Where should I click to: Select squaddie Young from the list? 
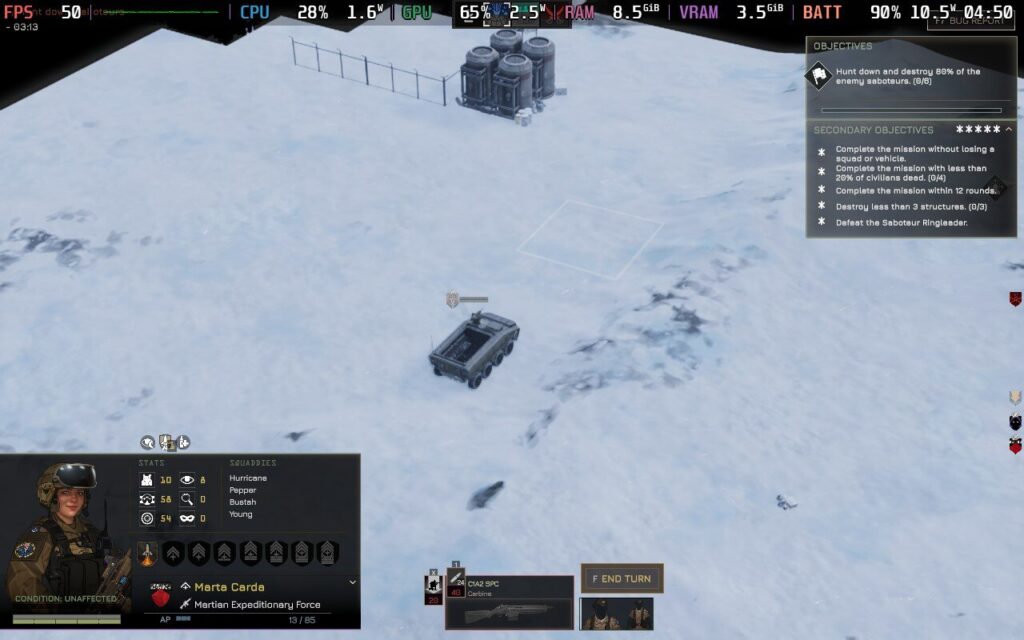tap(241, 514)
